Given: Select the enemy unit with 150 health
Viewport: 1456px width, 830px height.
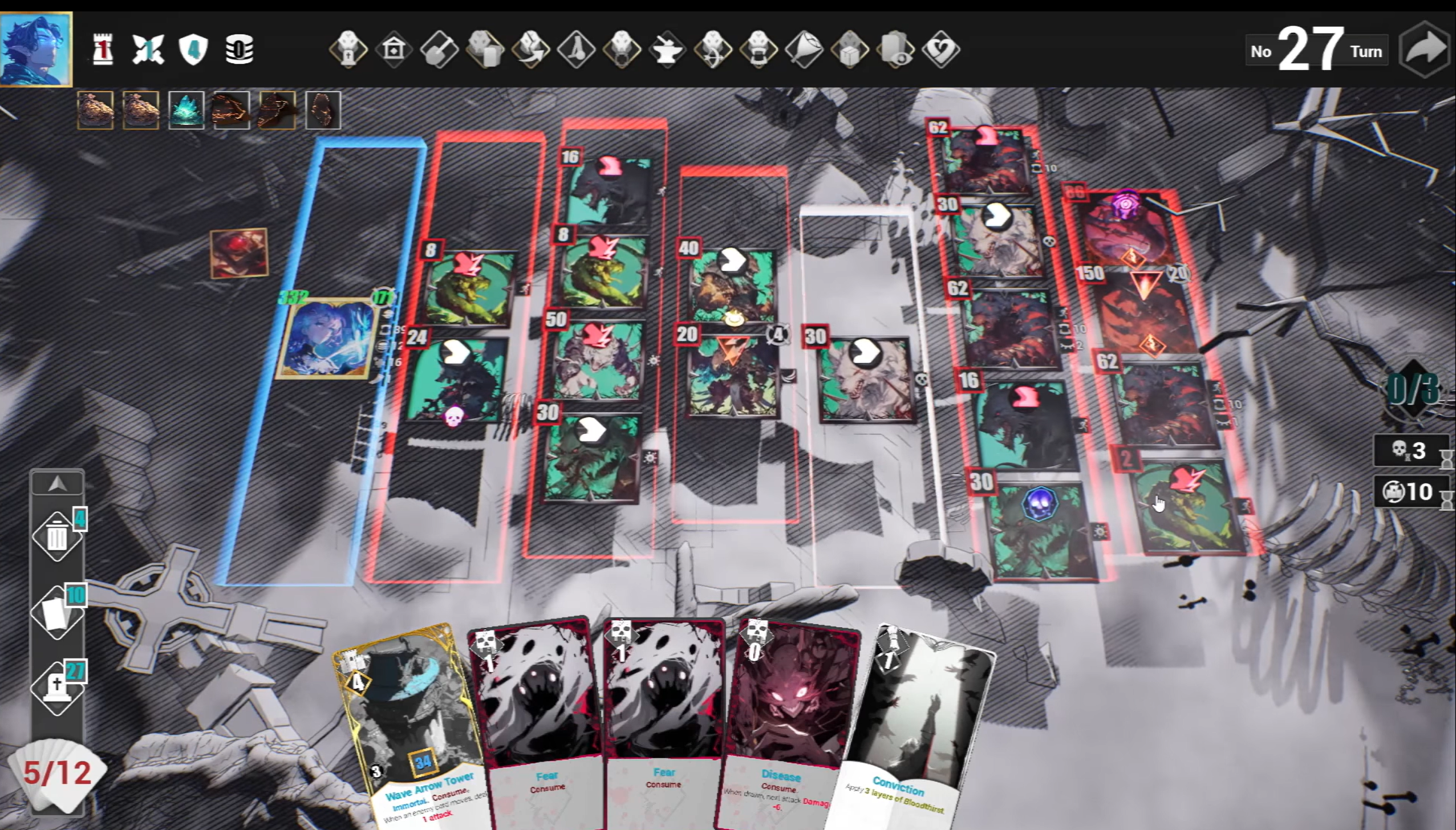Looking at the screenshot, I should pyautogui.click(x=1143, y=314).
